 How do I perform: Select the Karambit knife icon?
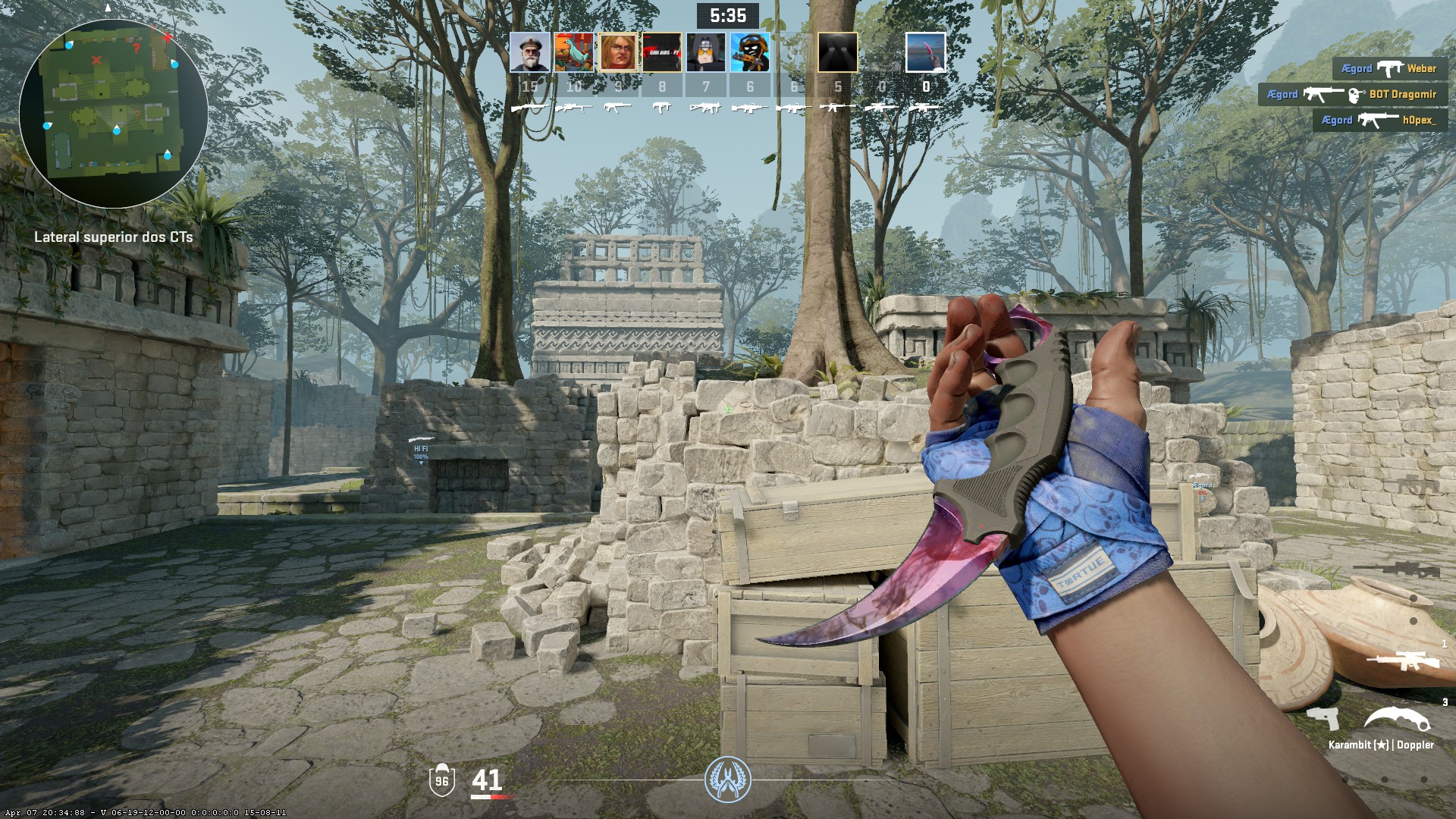pyautogui.click(x=1399, y=720)
